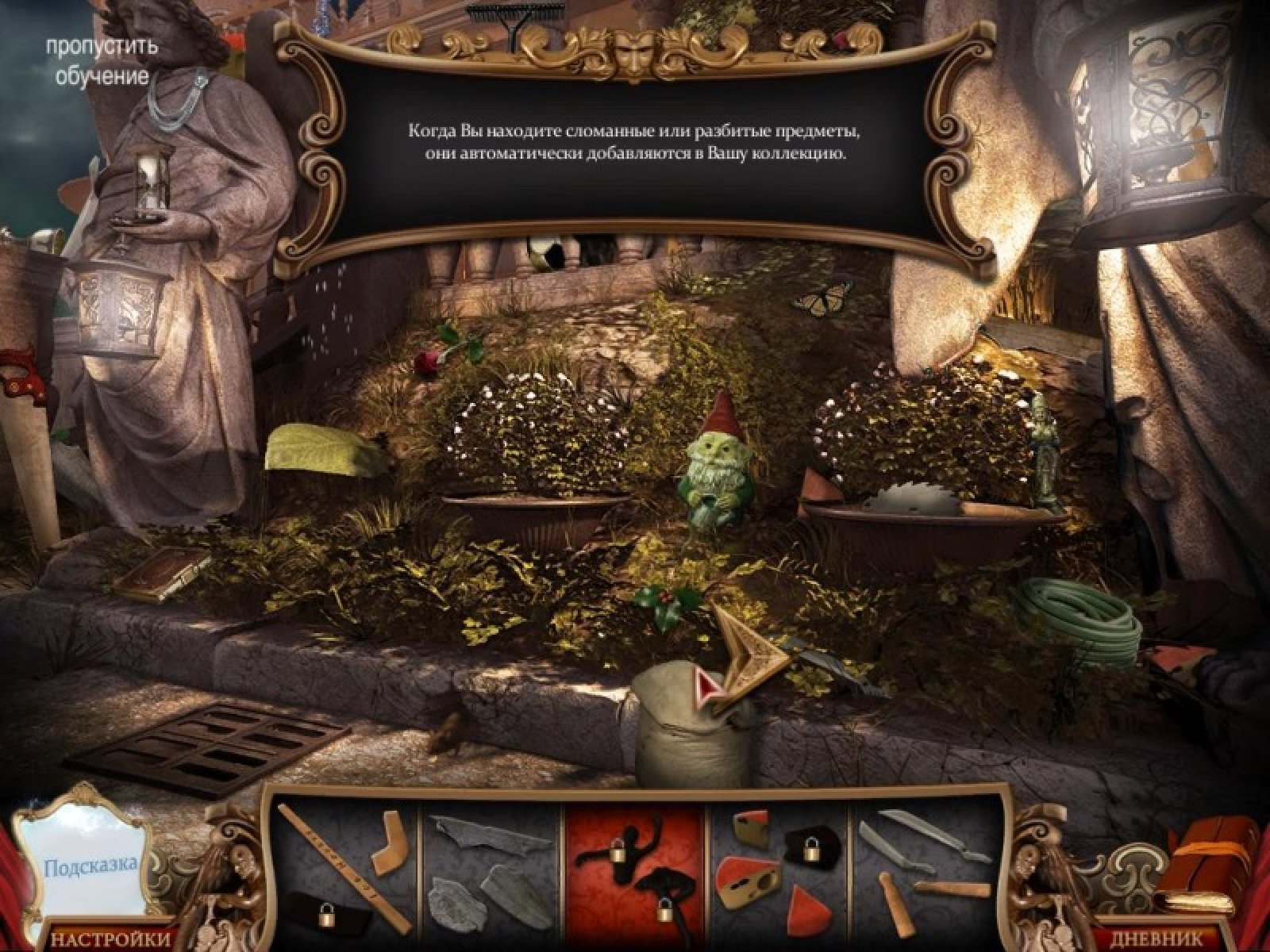Viewport: 1270px width, 952px height.
Task: Open the Настройки settings menu
Action: click(111, 939)
